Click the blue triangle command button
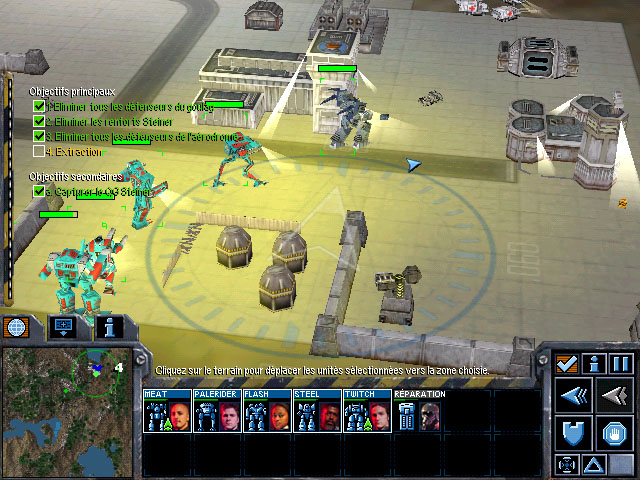 point(593,464)
